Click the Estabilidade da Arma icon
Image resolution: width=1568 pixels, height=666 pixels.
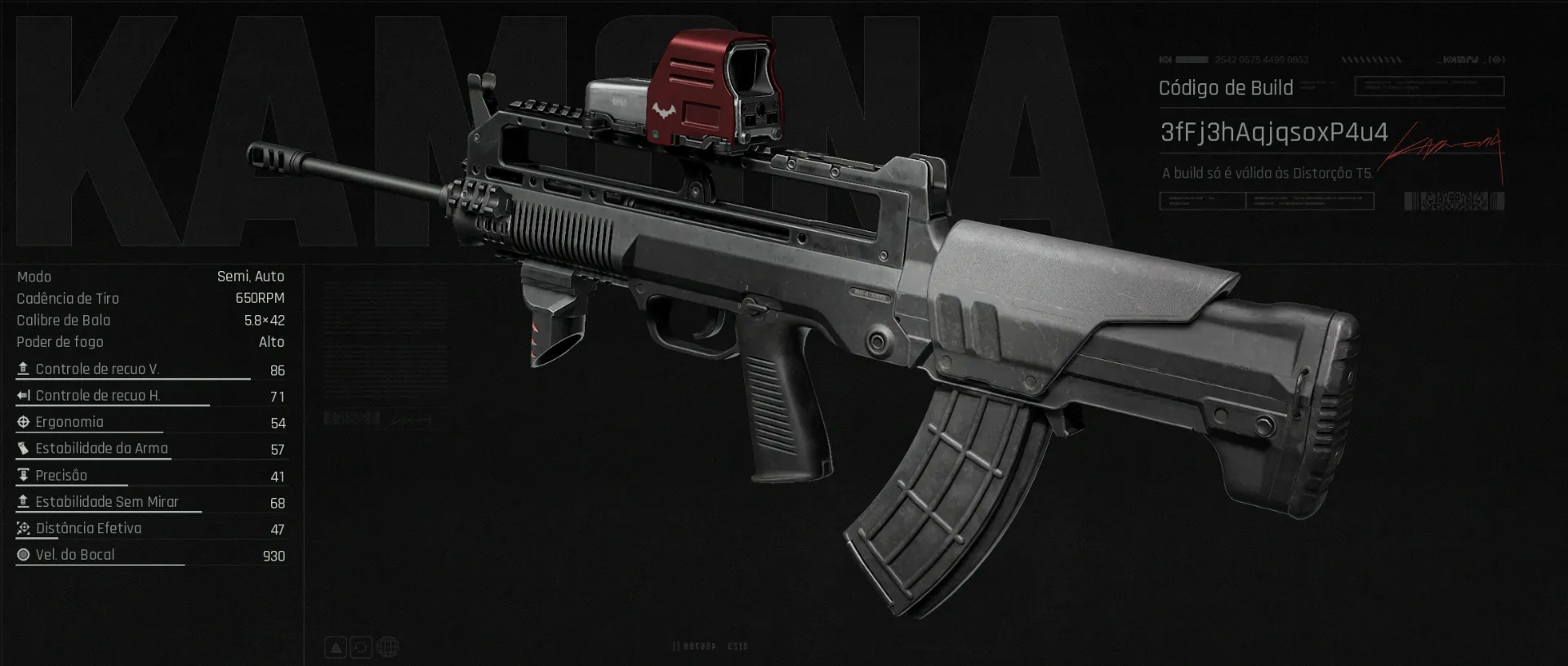pyautogui.click(x=22, y=448)
